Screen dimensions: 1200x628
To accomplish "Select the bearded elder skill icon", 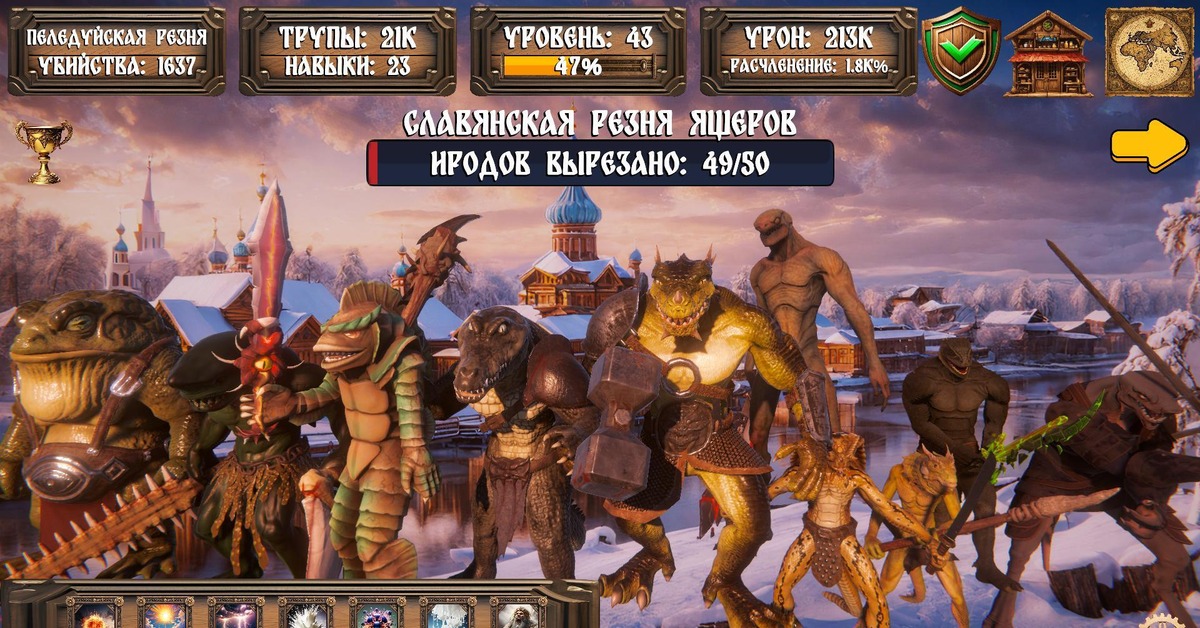I will [x=518, y=613].
